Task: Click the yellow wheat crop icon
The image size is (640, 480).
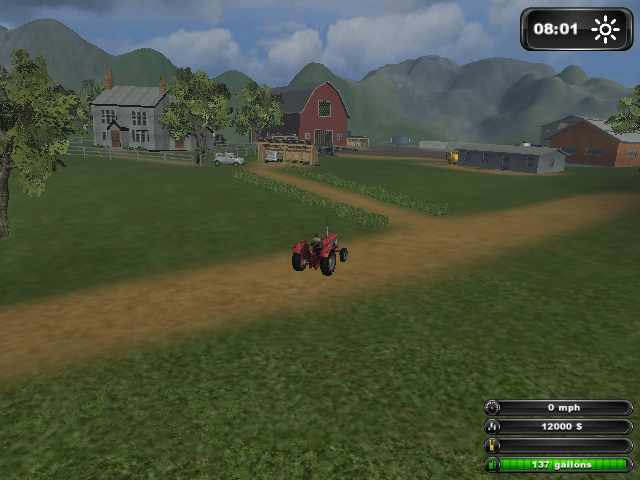Action: [x=491, y=446]
